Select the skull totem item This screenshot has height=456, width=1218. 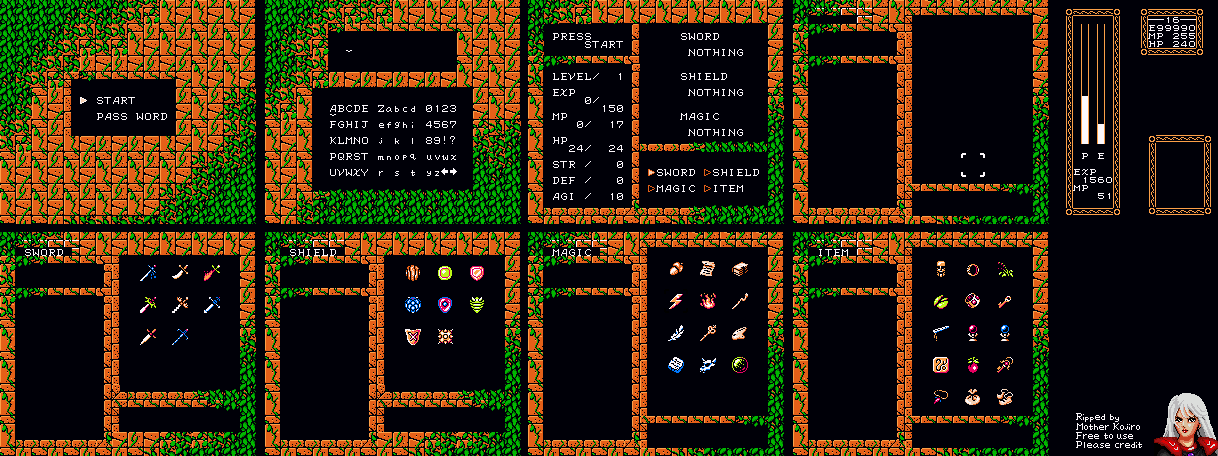pyautogui.click(x=941, y=269)
